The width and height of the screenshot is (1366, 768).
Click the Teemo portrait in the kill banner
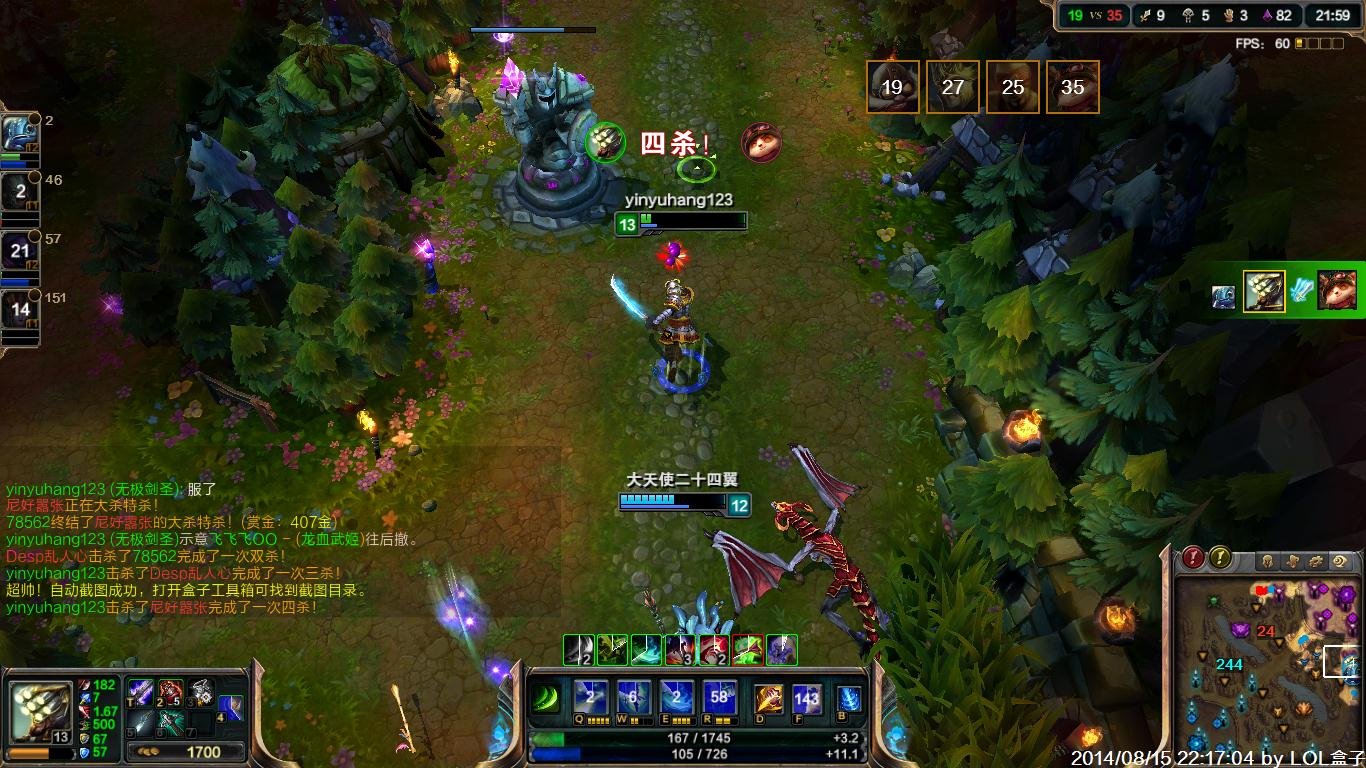[761, 143]
